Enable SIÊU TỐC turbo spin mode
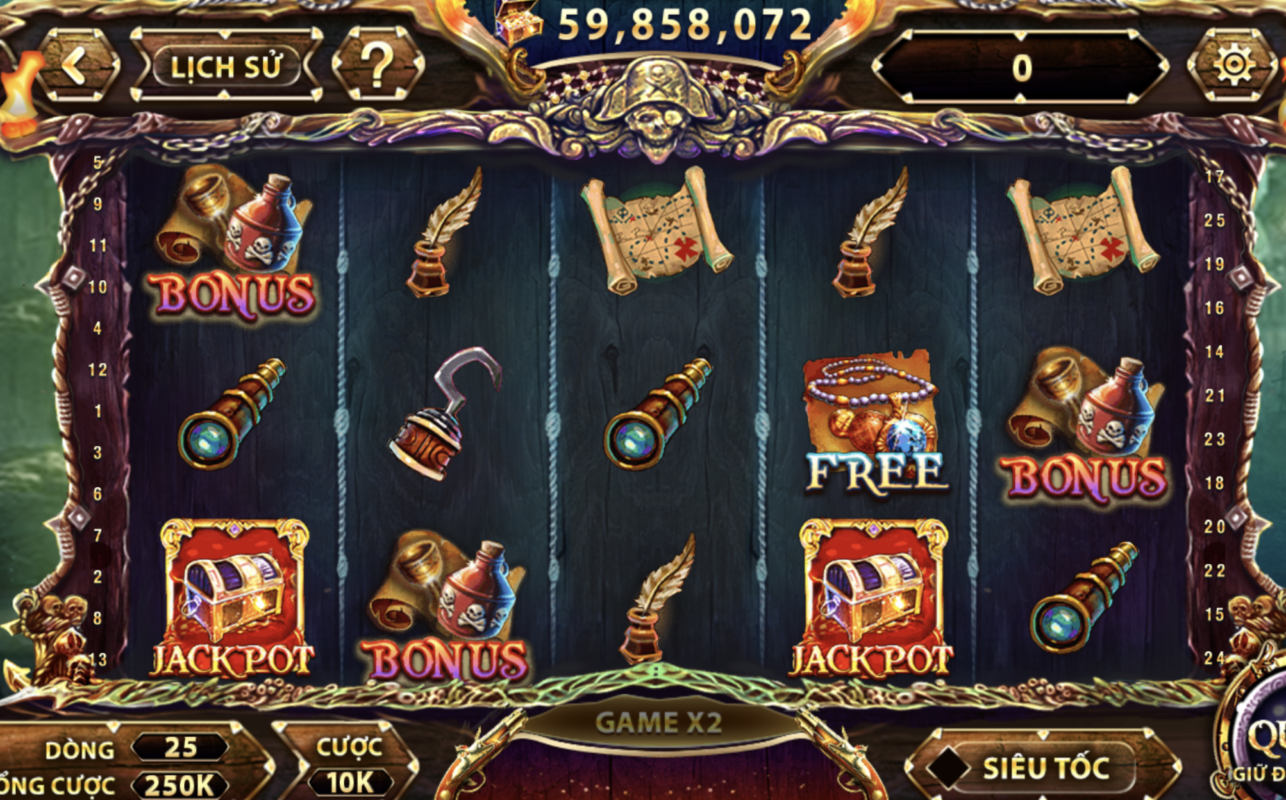 (x=1048, y=768)
